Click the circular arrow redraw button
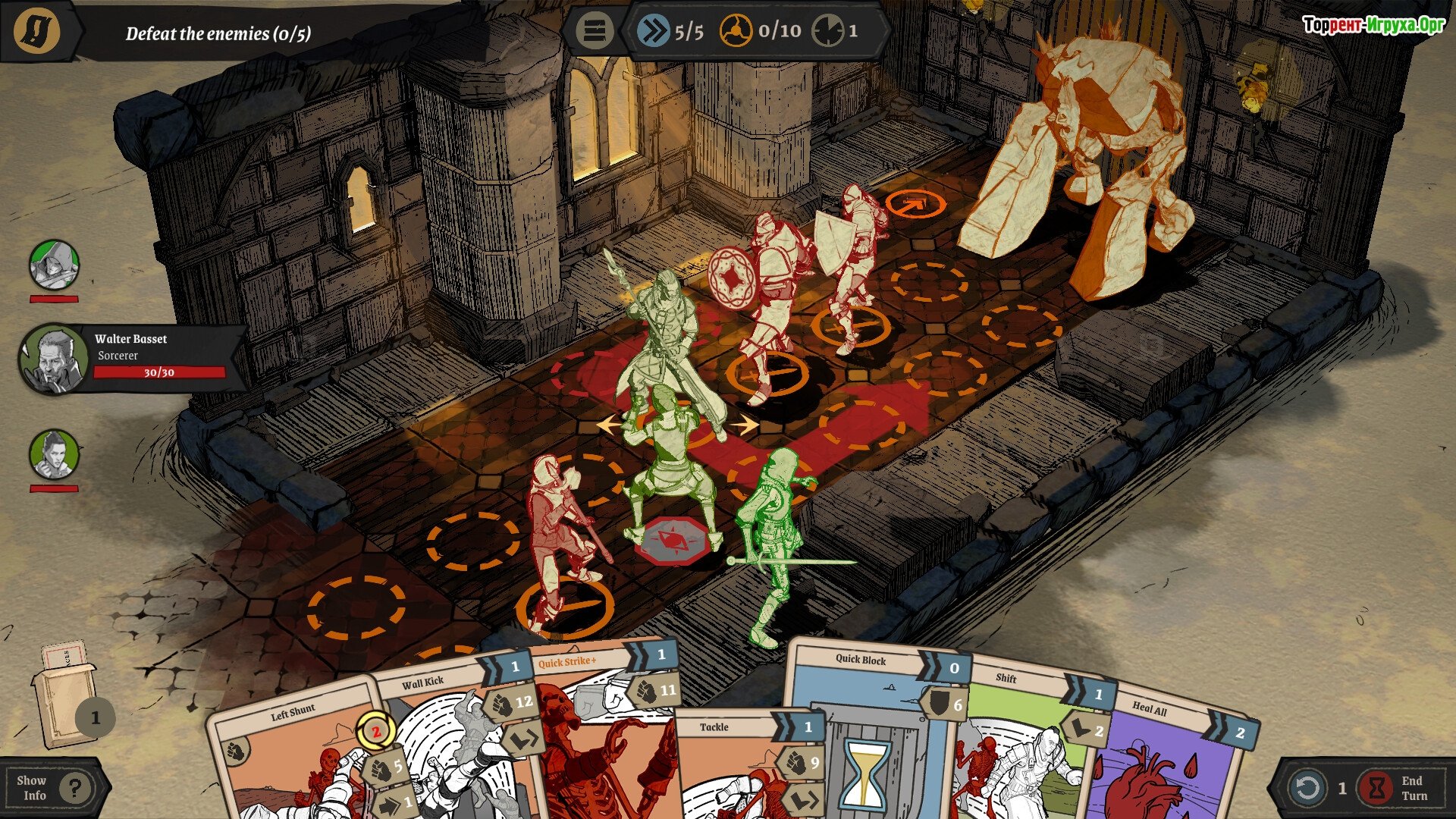The height and width of the screenshot is (819, 1456). point(1308,788)
